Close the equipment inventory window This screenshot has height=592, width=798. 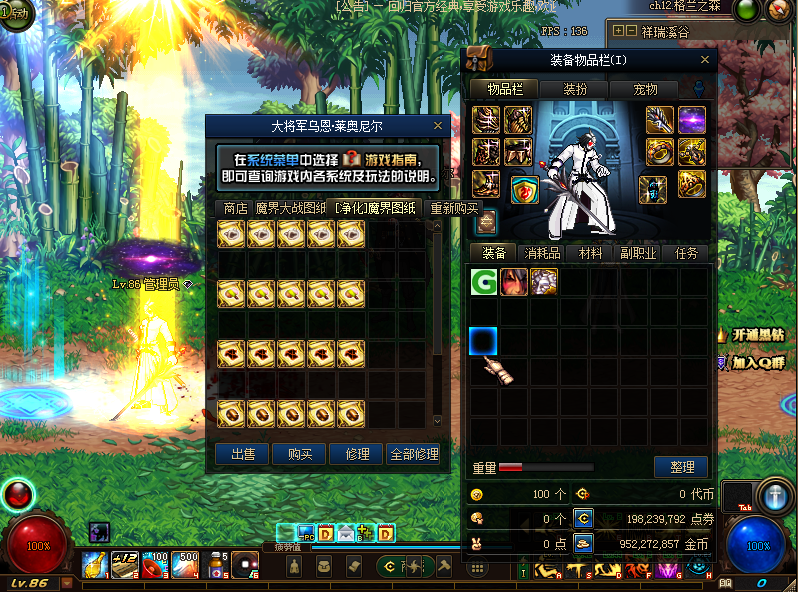pos(704,60)
